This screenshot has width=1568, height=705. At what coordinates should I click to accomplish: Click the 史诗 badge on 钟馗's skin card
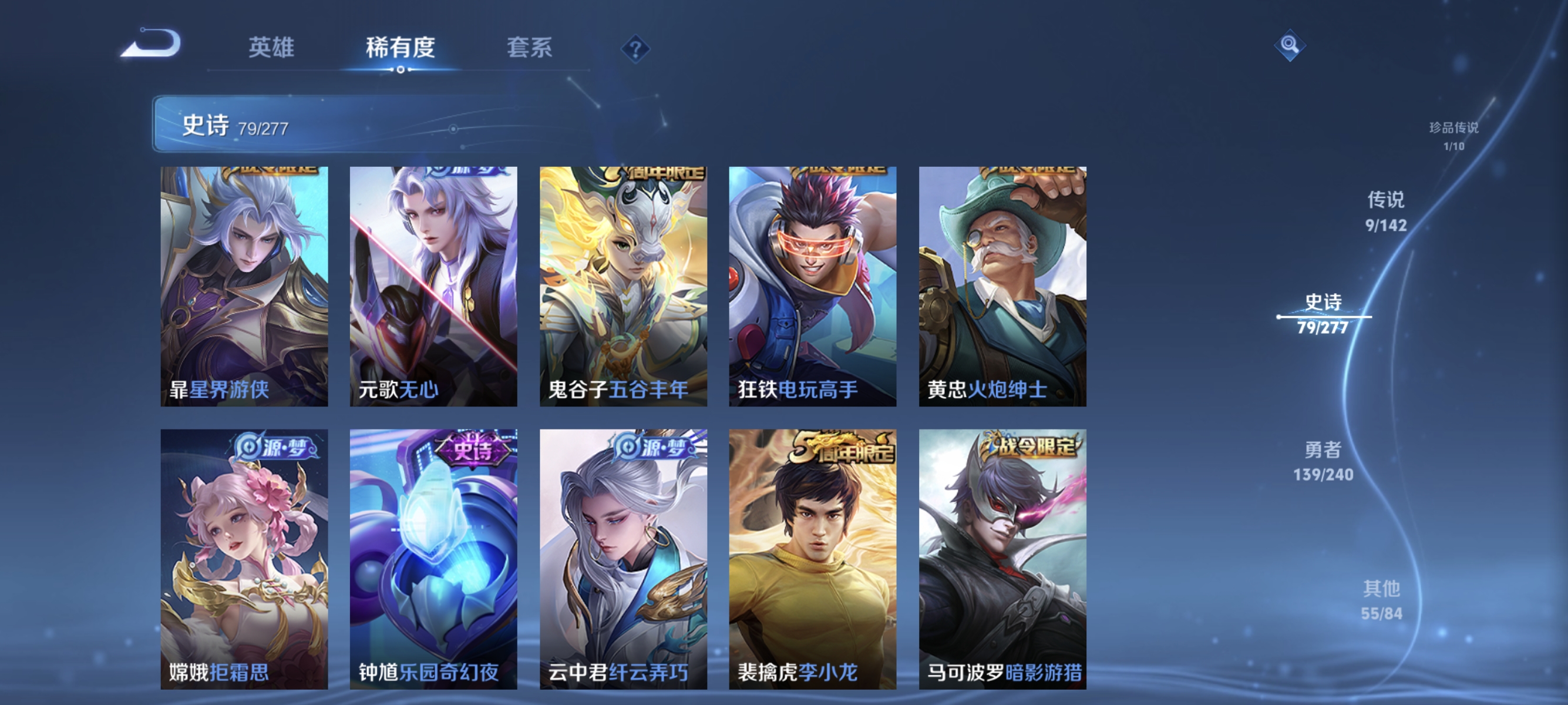(x=472, y=451)
